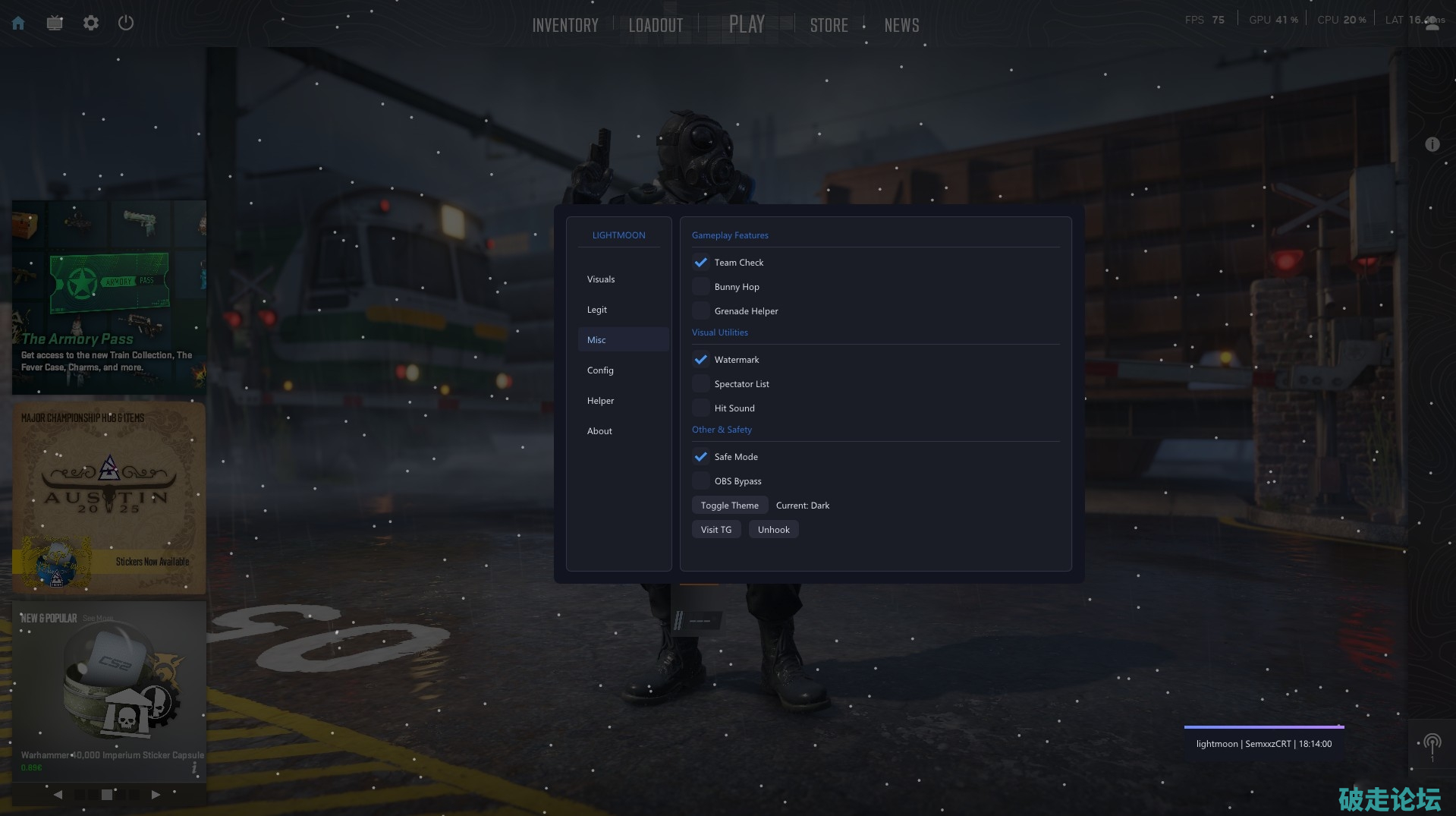The height and width of the screenshot is (816, 1456).
Task: Select the Play tab
Action: coord(747,24)
